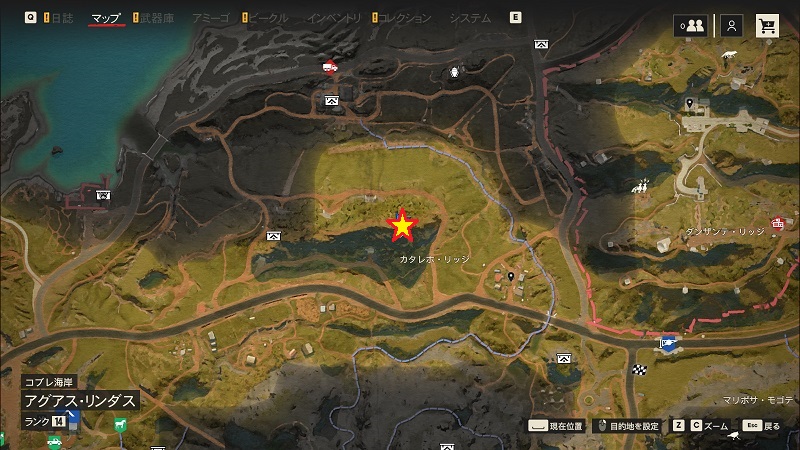
Task: Open the システム tab
Action: [470, 18]
